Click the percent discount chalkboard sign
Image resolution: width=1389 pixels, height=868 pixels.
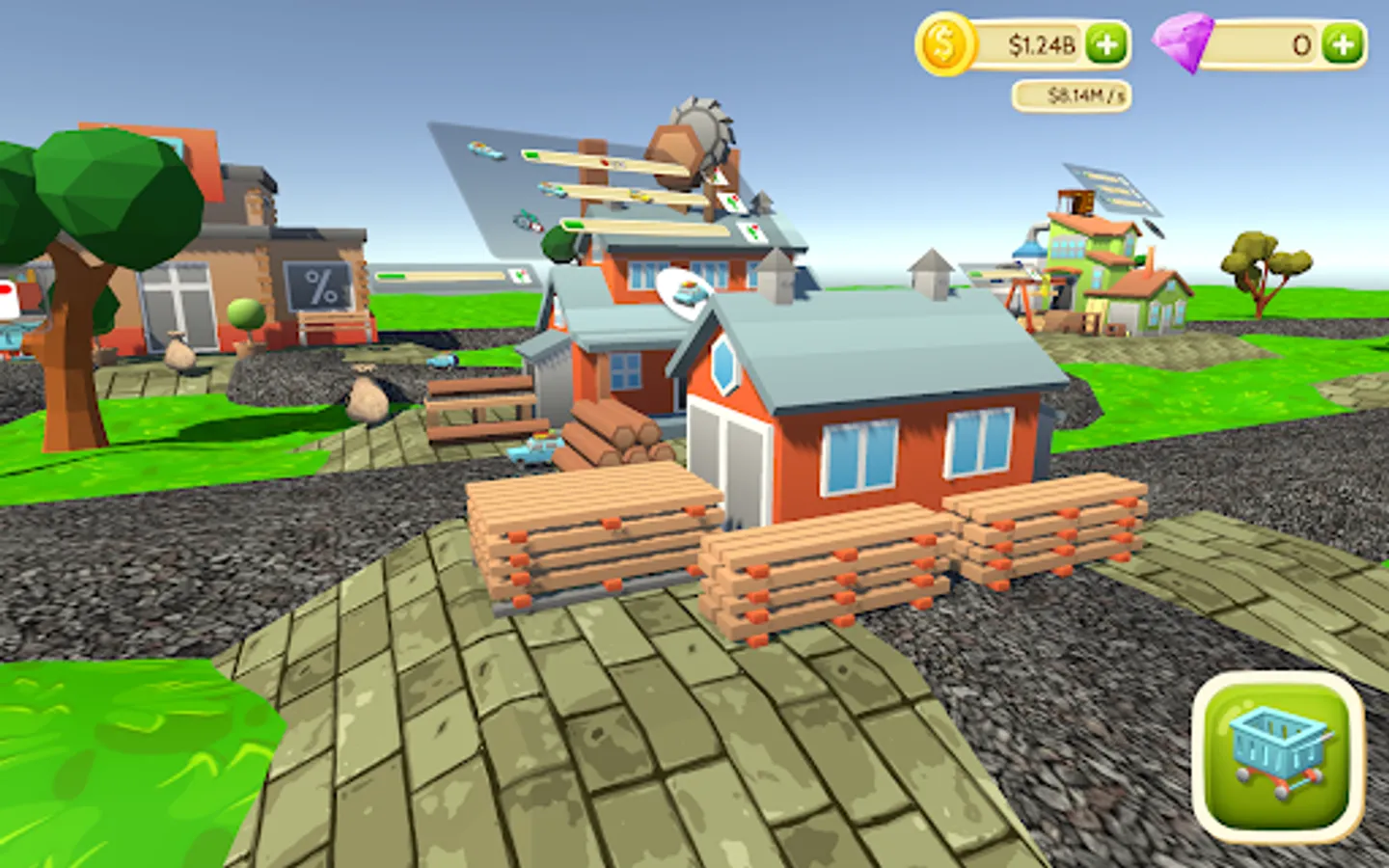click(318, 285)
